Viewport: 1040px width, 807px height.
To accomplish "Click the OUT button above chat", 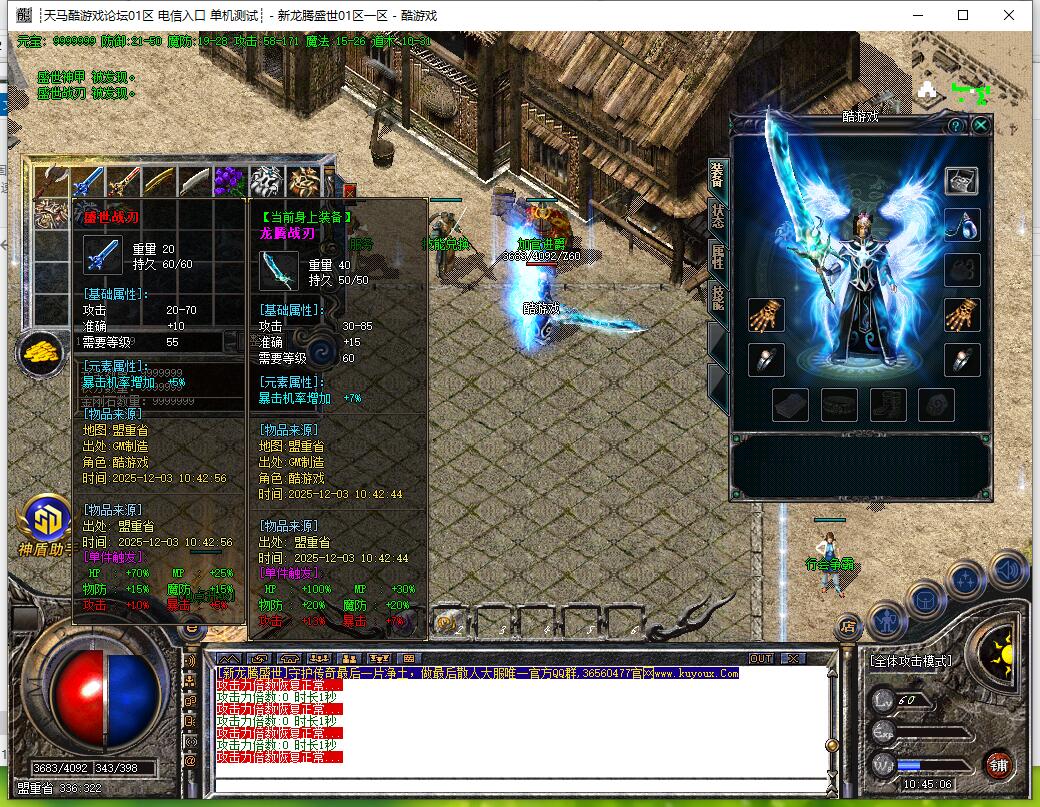I will point(761,659).
